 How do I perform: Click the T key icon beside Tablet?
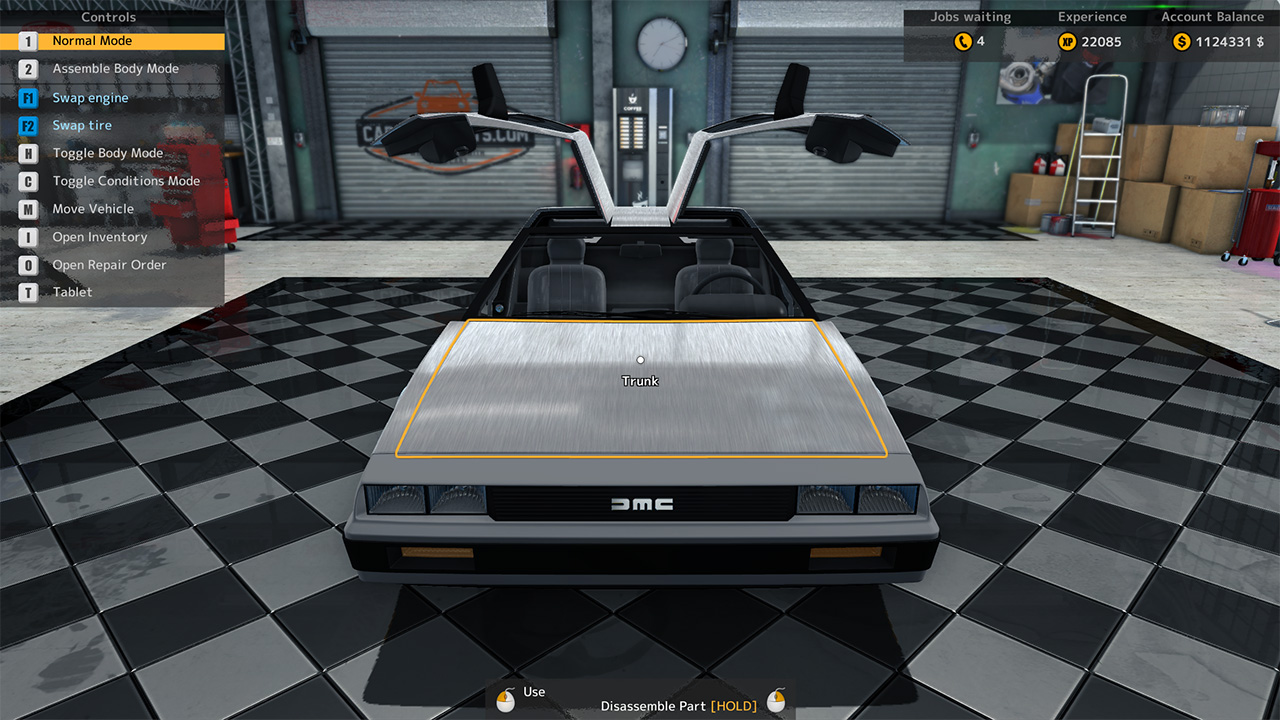(x=27, y=292)
